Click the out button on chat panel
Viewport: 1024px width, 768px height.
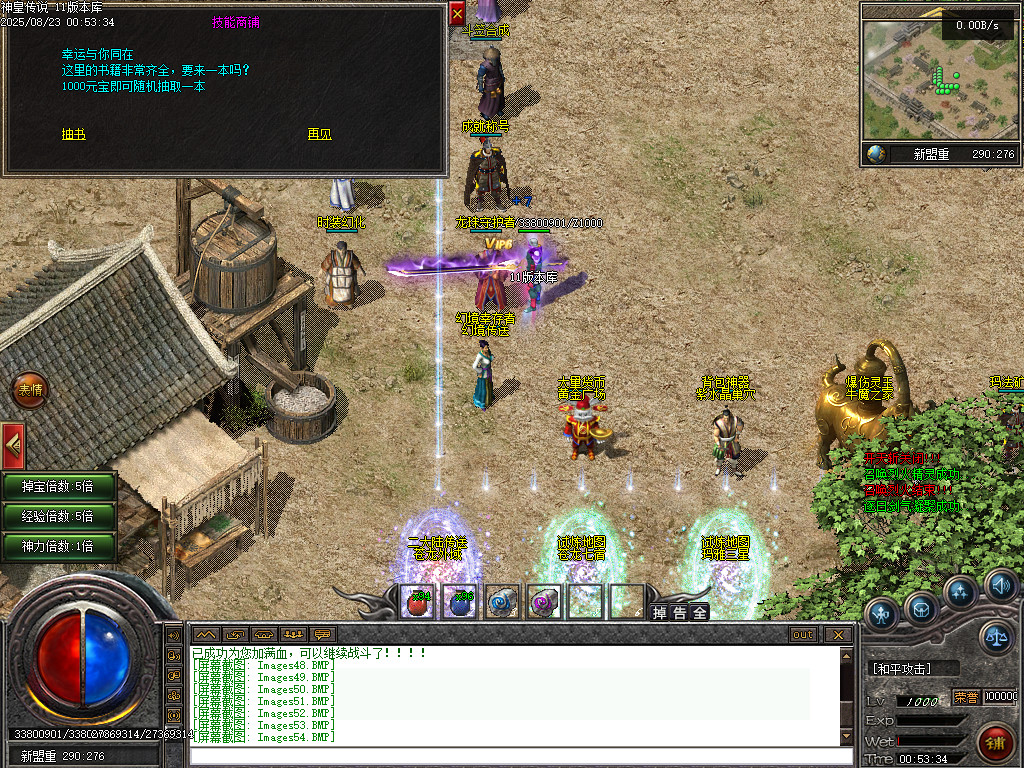pyautogui.click(x=803, y=634)
